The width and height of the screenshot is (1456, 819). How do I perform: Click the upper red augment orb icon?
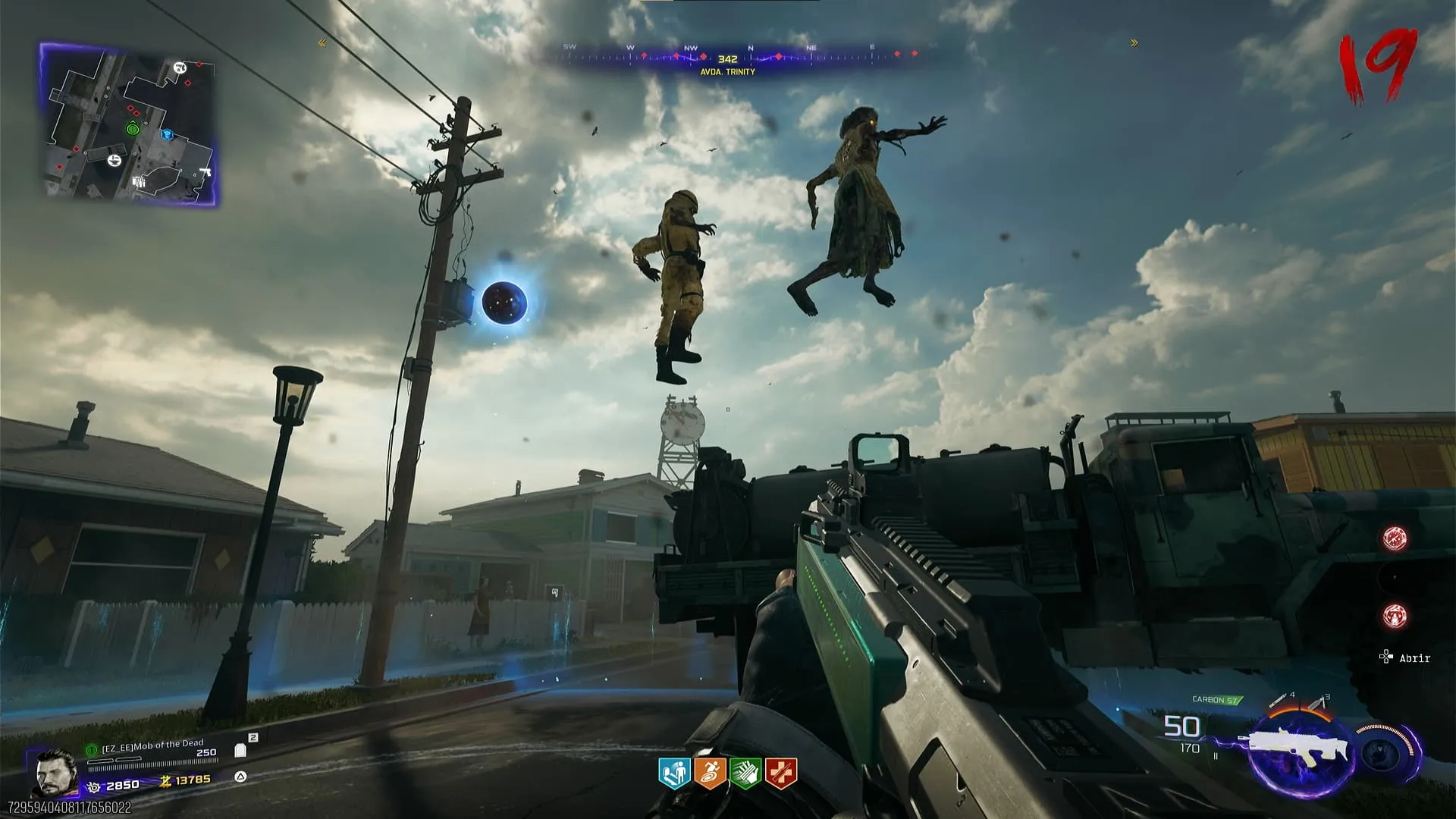1395,538
